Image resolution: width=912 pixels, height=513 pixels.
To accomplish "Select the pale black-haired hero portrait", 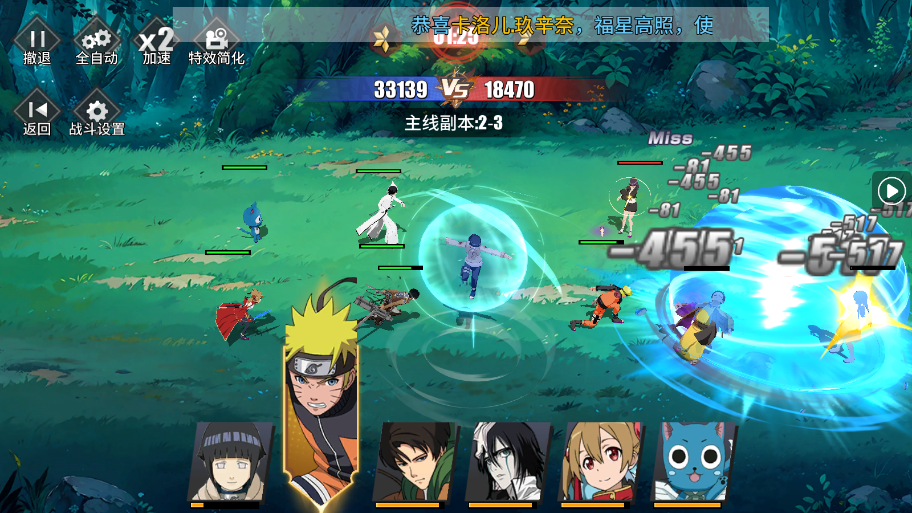I will pyautogui.click(x=507, y=461).
